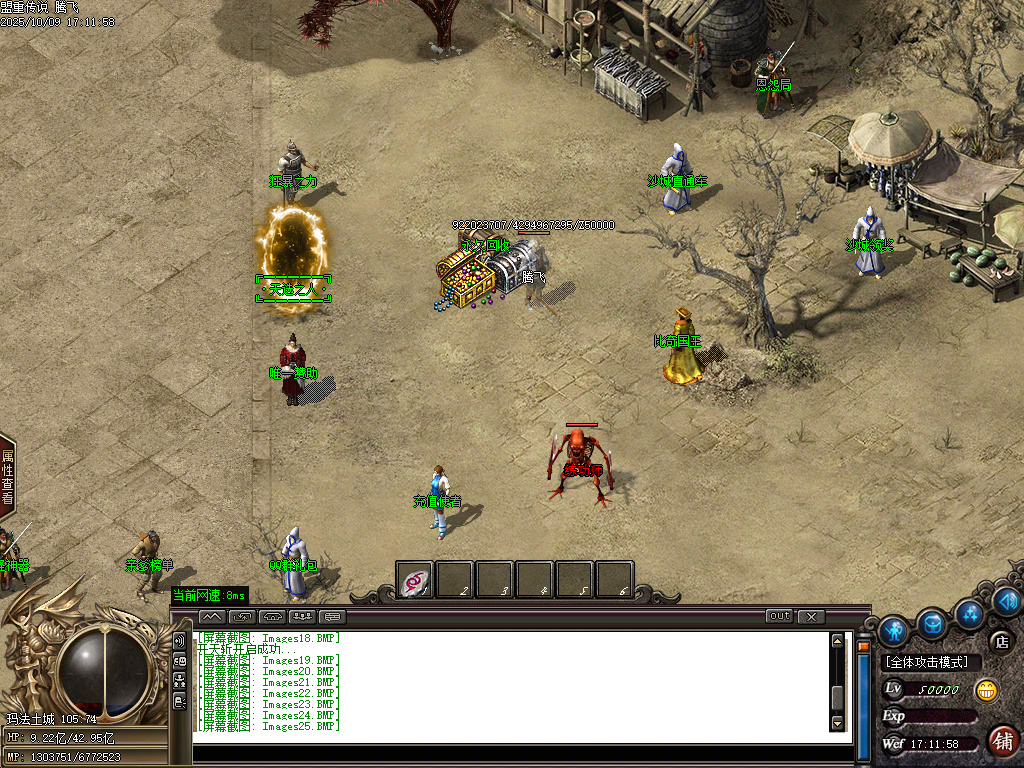The height and width of the screenshot is (768, 1024).
Task: Close the chat panel with the X button
Action: (811, 616)
